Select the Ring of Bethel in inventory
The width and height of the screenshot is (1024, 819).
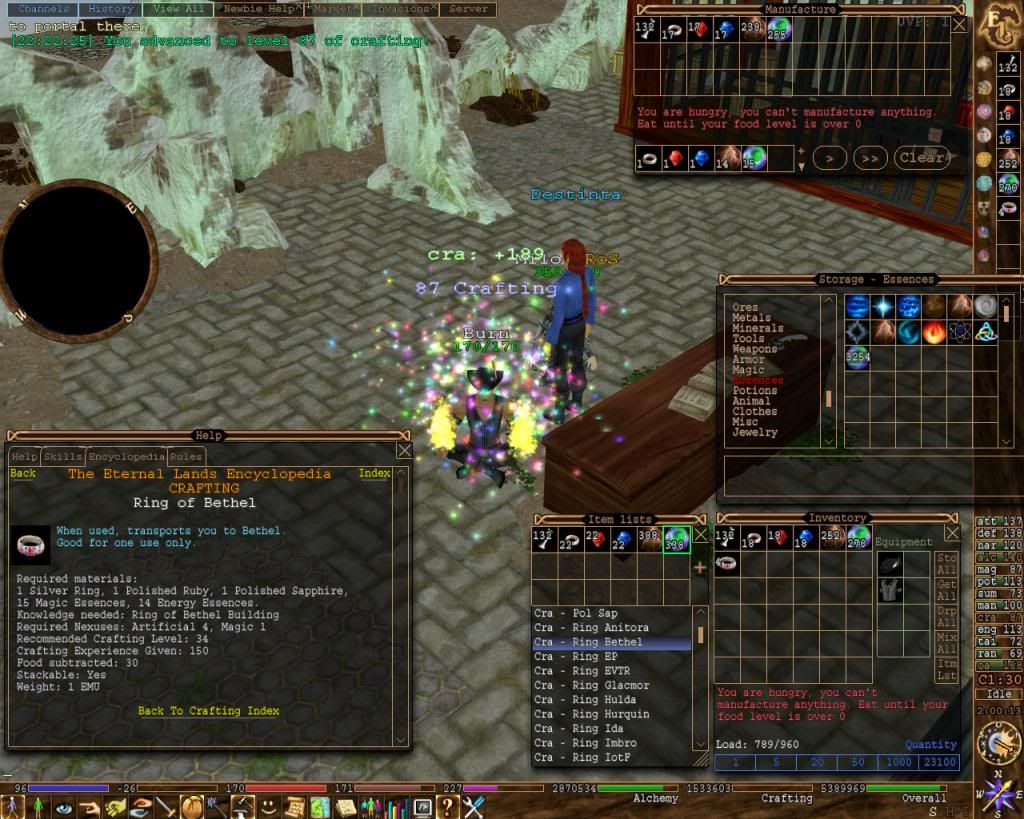[x=727, y=564]
